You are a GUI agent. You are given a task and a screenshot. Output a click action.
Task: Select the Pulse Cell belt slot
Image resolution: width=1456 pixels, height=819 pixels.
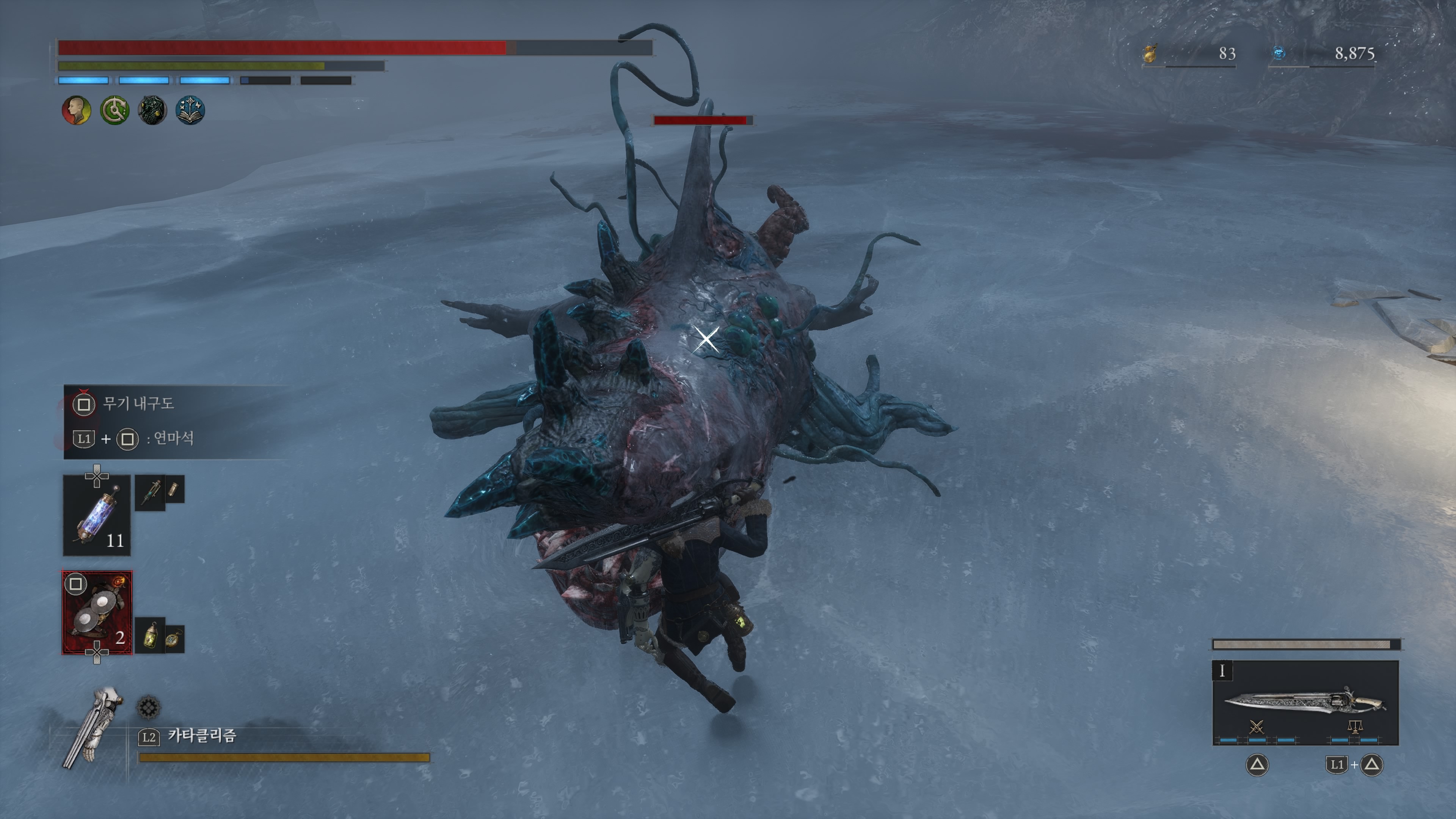point(97,515)
